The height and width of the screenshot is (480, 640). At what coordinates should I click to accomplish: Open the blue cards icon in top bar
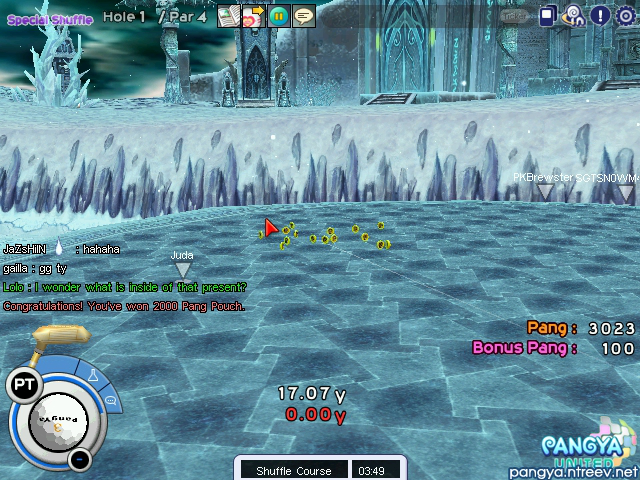pyautogui.click(x=548, y=15)
